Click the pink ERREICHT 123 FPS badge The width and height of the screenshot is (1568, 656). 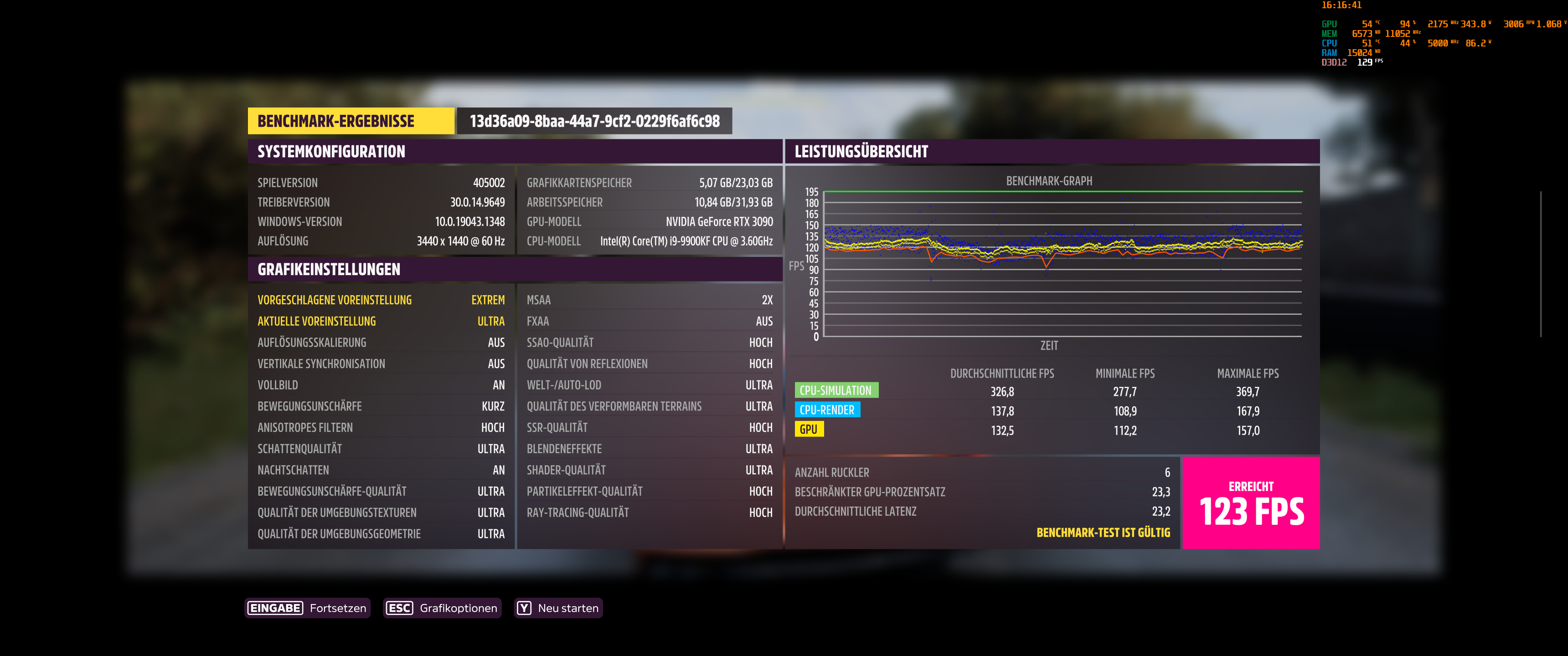1251,503
